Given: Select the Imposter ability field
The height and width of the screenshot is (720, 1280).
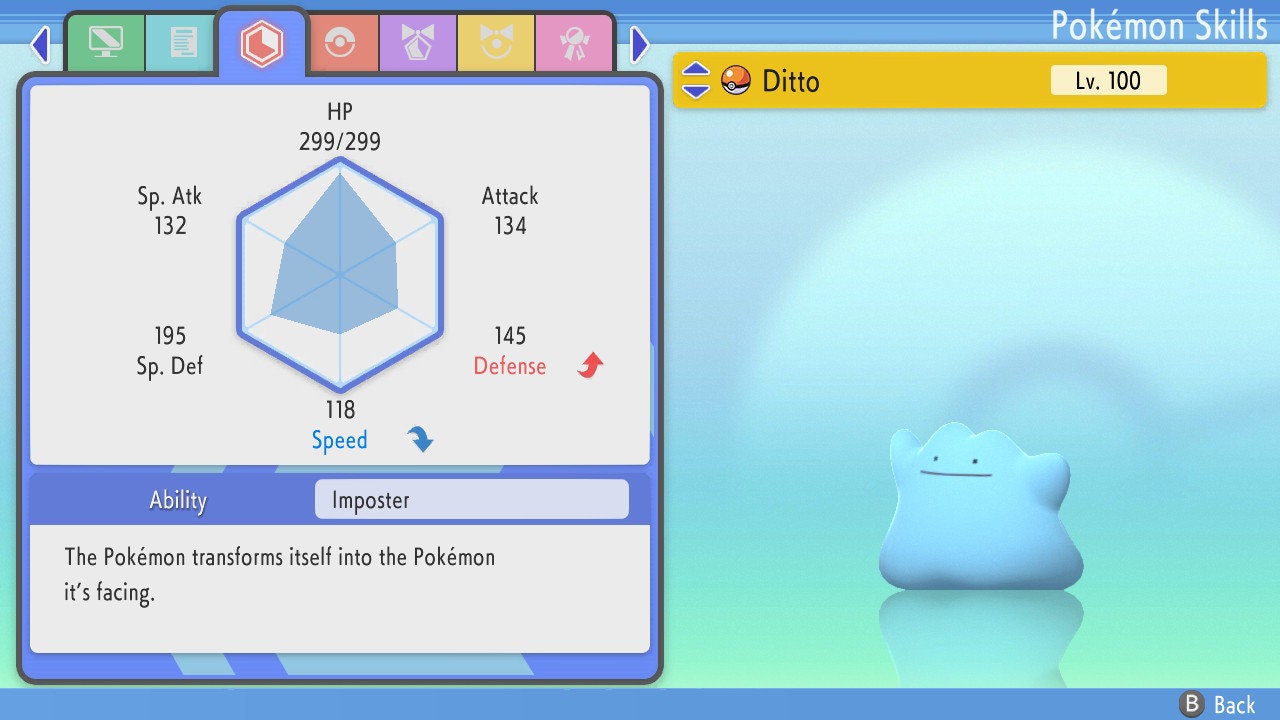Looking at the screenshot, I should (471, 500).
